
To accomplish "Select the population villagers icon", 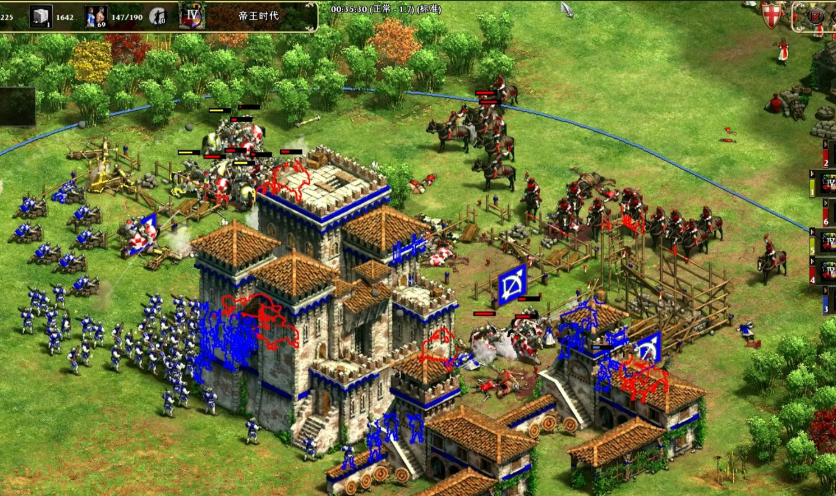I will pyautogui.click(x=96, y=15).
